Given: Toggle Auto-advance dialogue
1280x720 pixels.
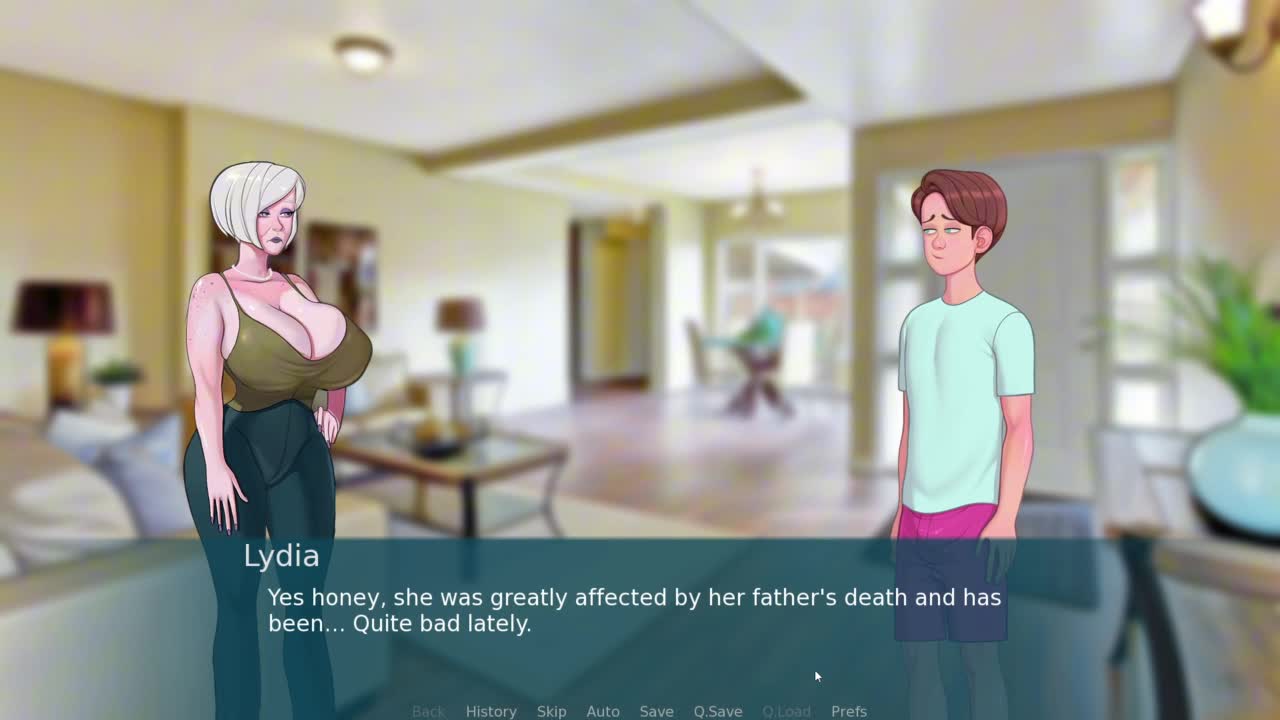Looking at the screenshot, I should pyautogui.click(x=603, y=711).
